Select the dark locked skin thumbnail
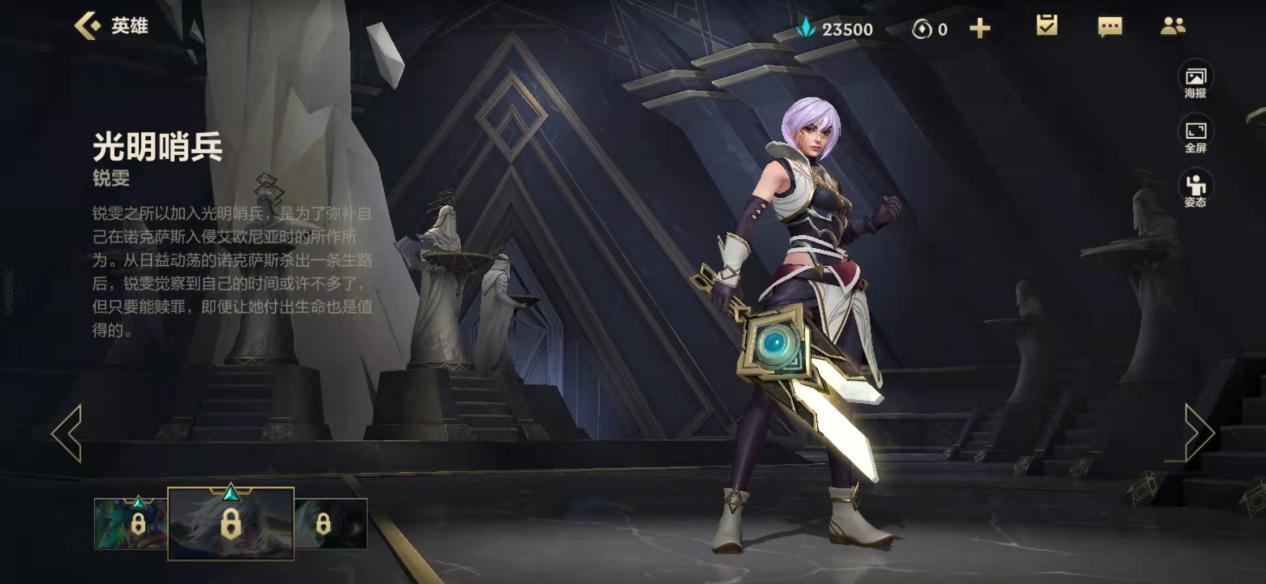 331,524
